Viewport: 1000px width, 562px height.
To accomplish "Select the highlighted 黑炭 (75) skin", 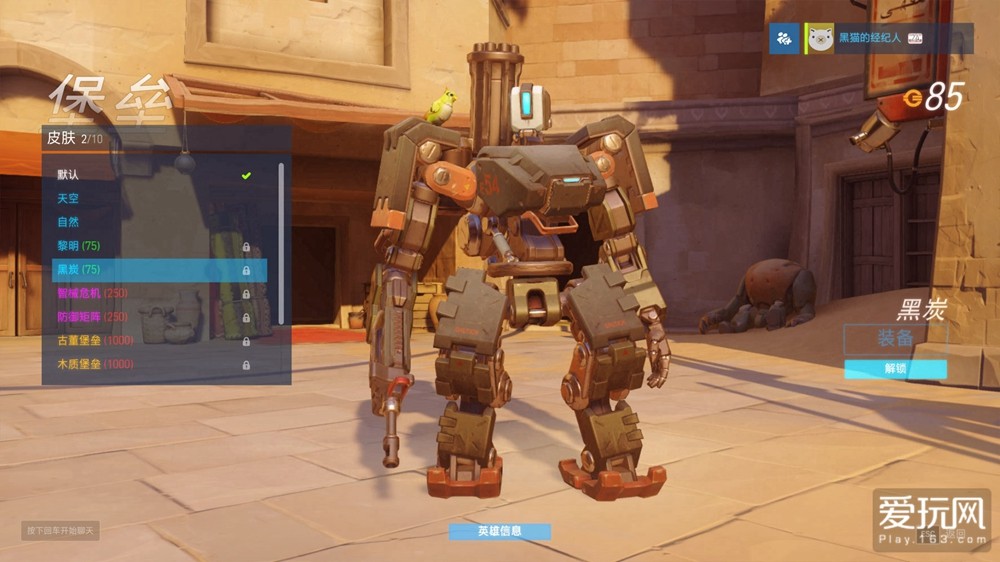I will tap(150, 270).
